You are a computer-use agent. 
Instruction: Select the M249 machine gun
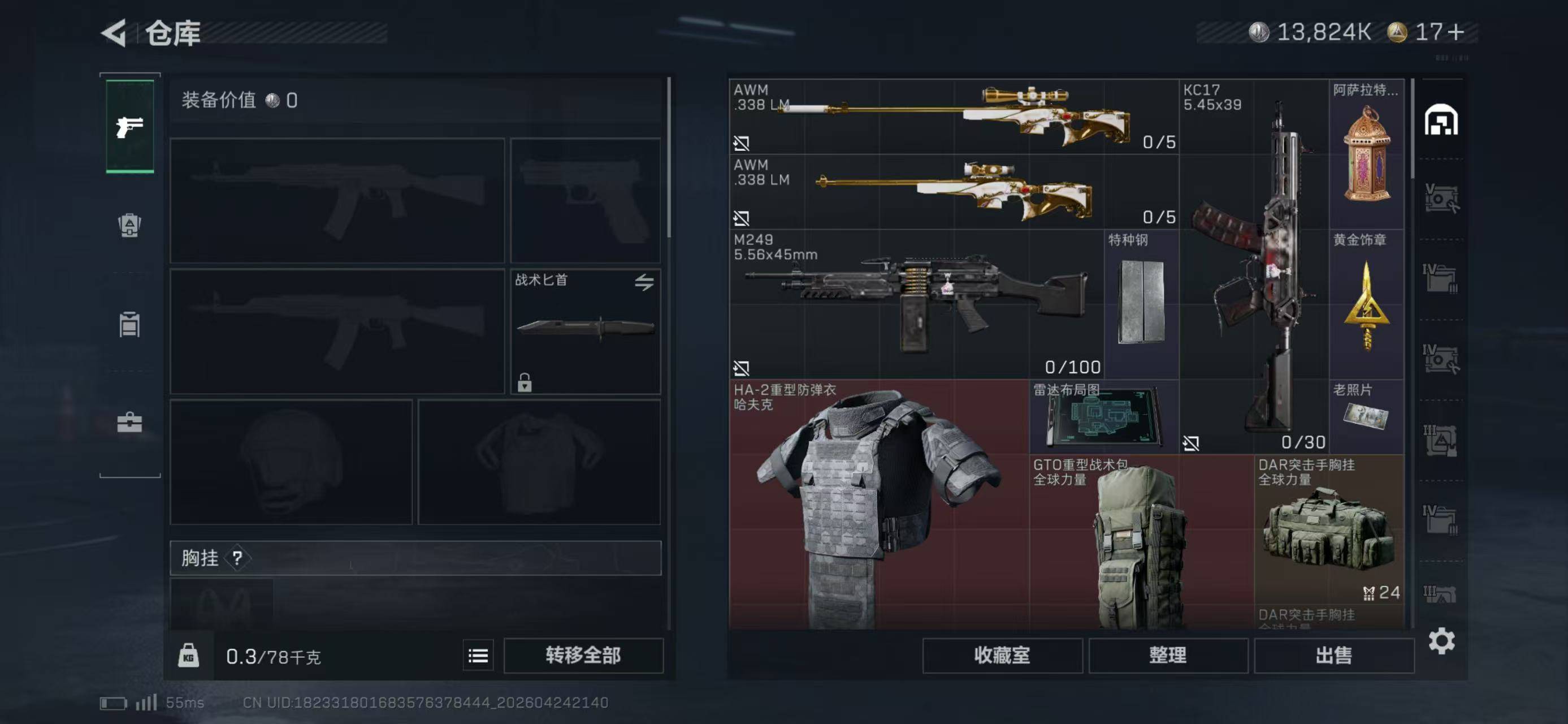tap(916, 304)
